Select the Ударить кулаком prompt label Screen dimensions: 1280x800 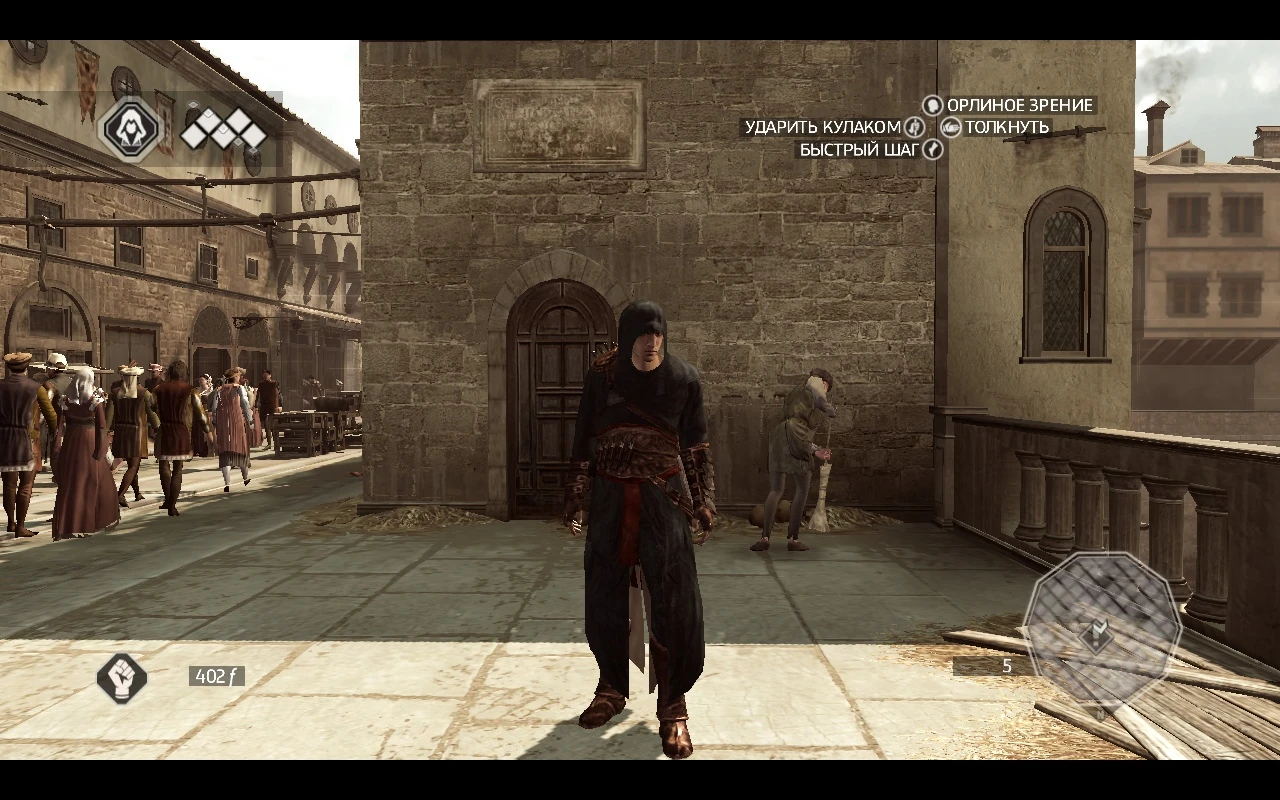point(823,128)
